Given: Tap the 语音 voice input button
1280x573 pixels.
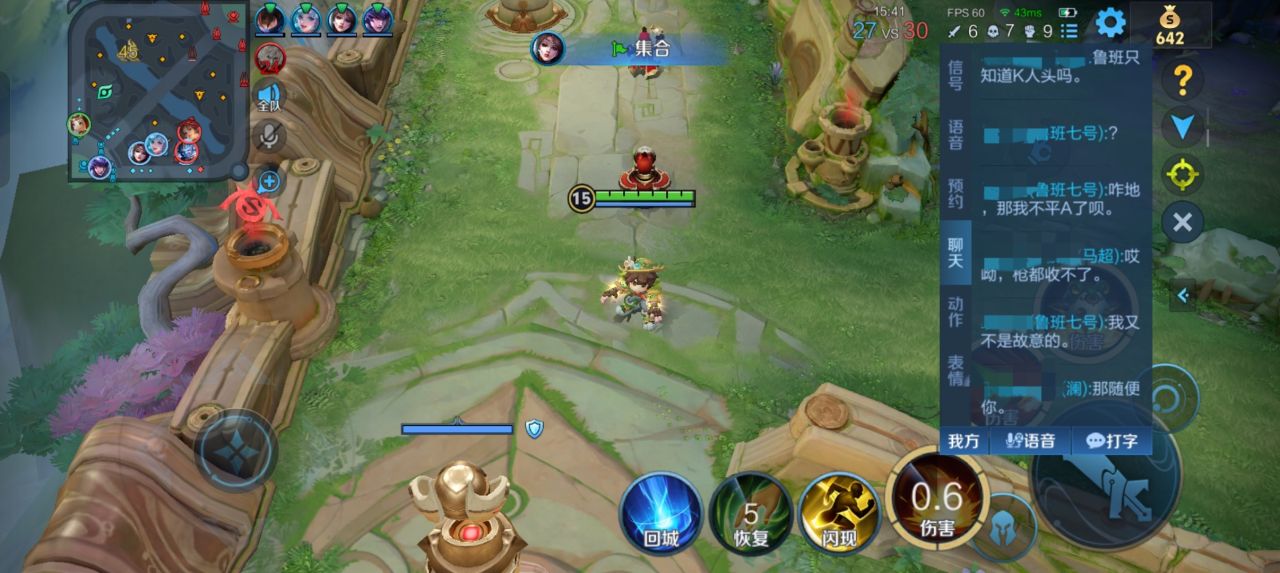Looking at the screenshot, I should [x=1030, y=441].
